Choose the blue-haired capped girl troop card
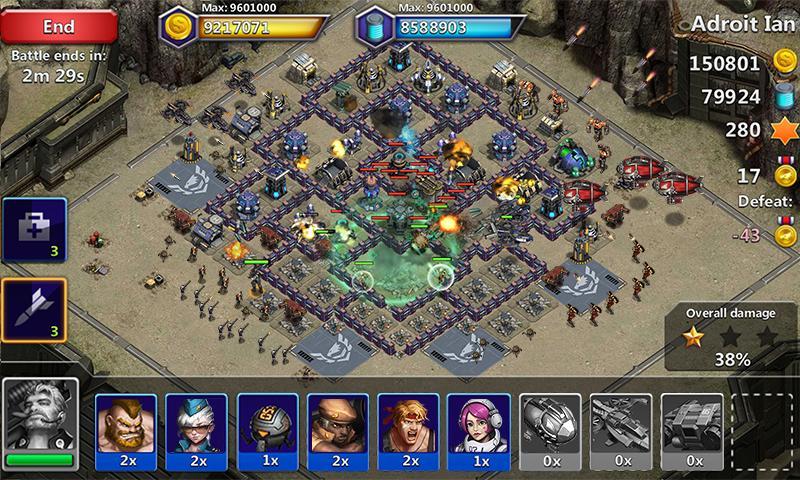This screenshot has height=480, width=800. point(197,427)
